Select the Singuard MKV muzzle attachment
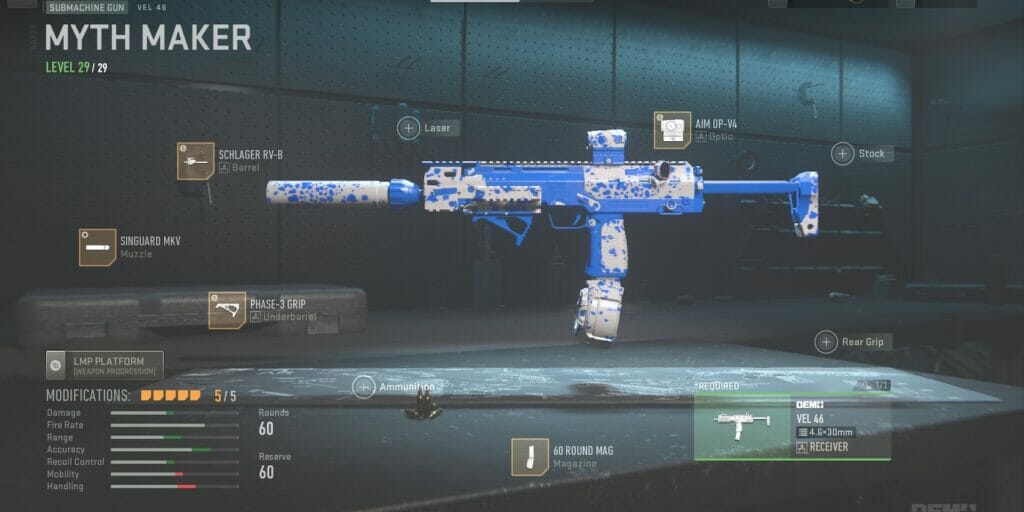 tap(98, 247)
